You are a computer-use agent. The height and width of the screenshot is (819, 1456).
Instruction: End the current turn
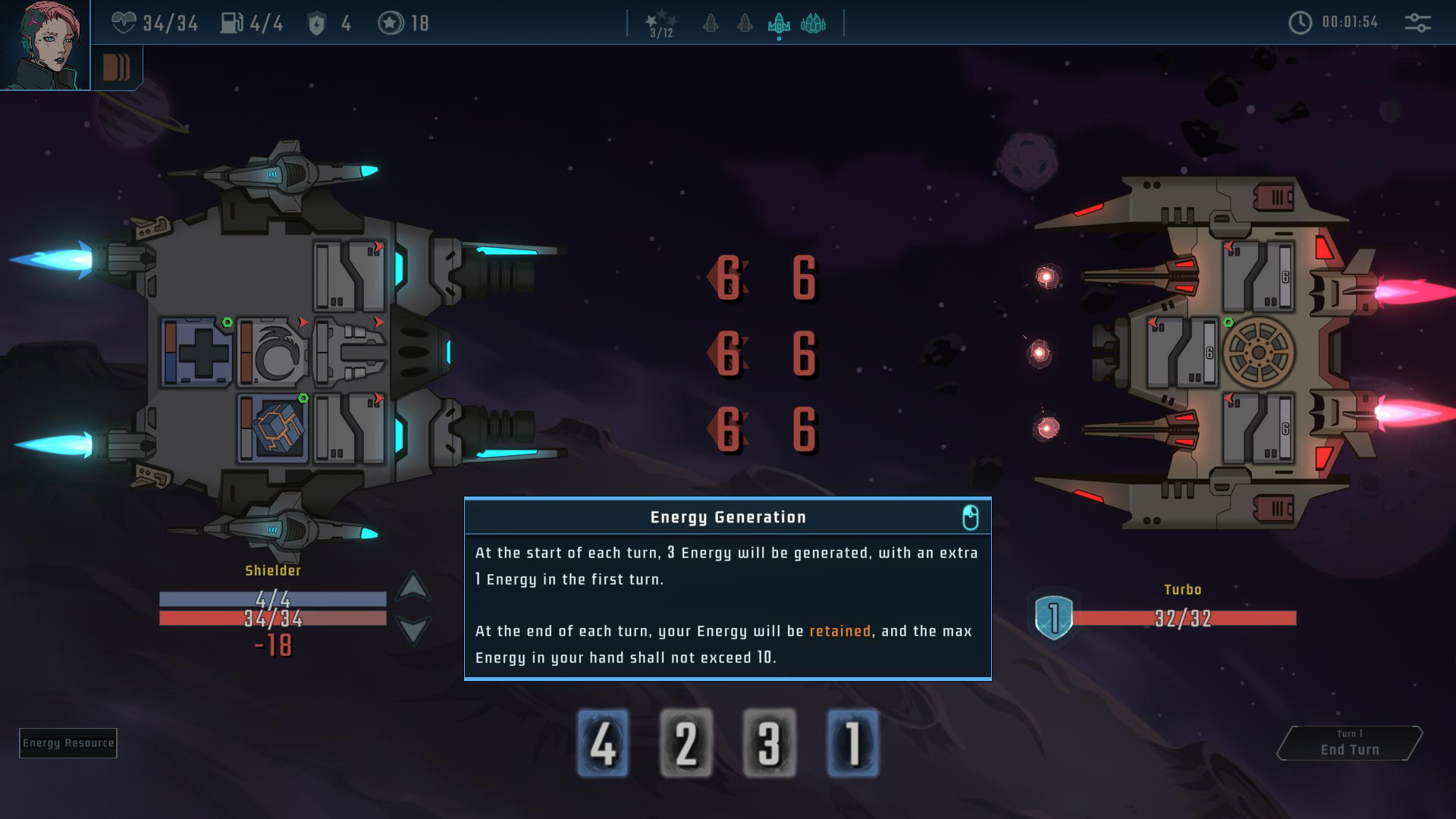1349,743
